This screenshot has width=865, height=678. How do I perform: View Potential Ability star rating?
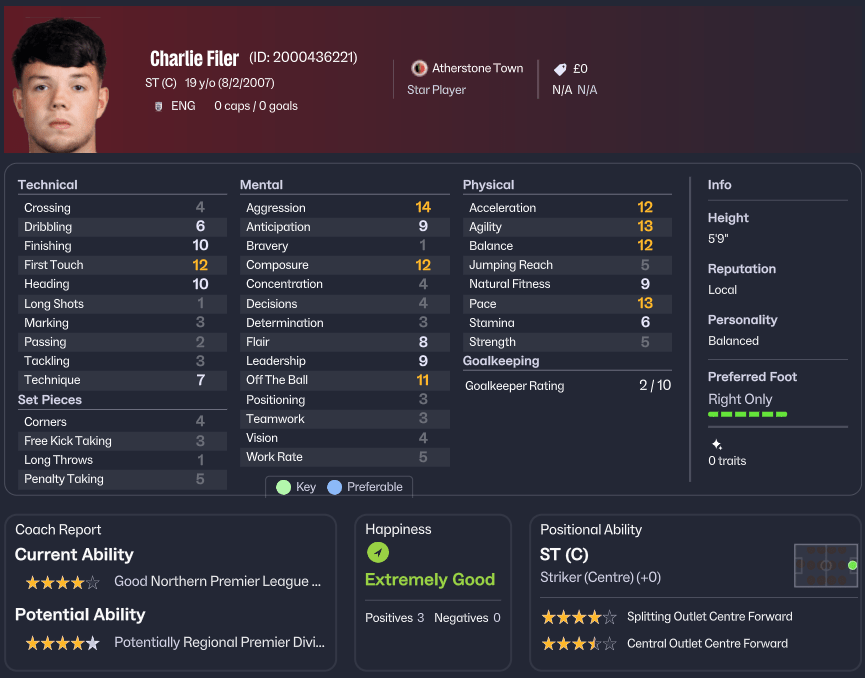pyautogui.click(x=62, y=643)
